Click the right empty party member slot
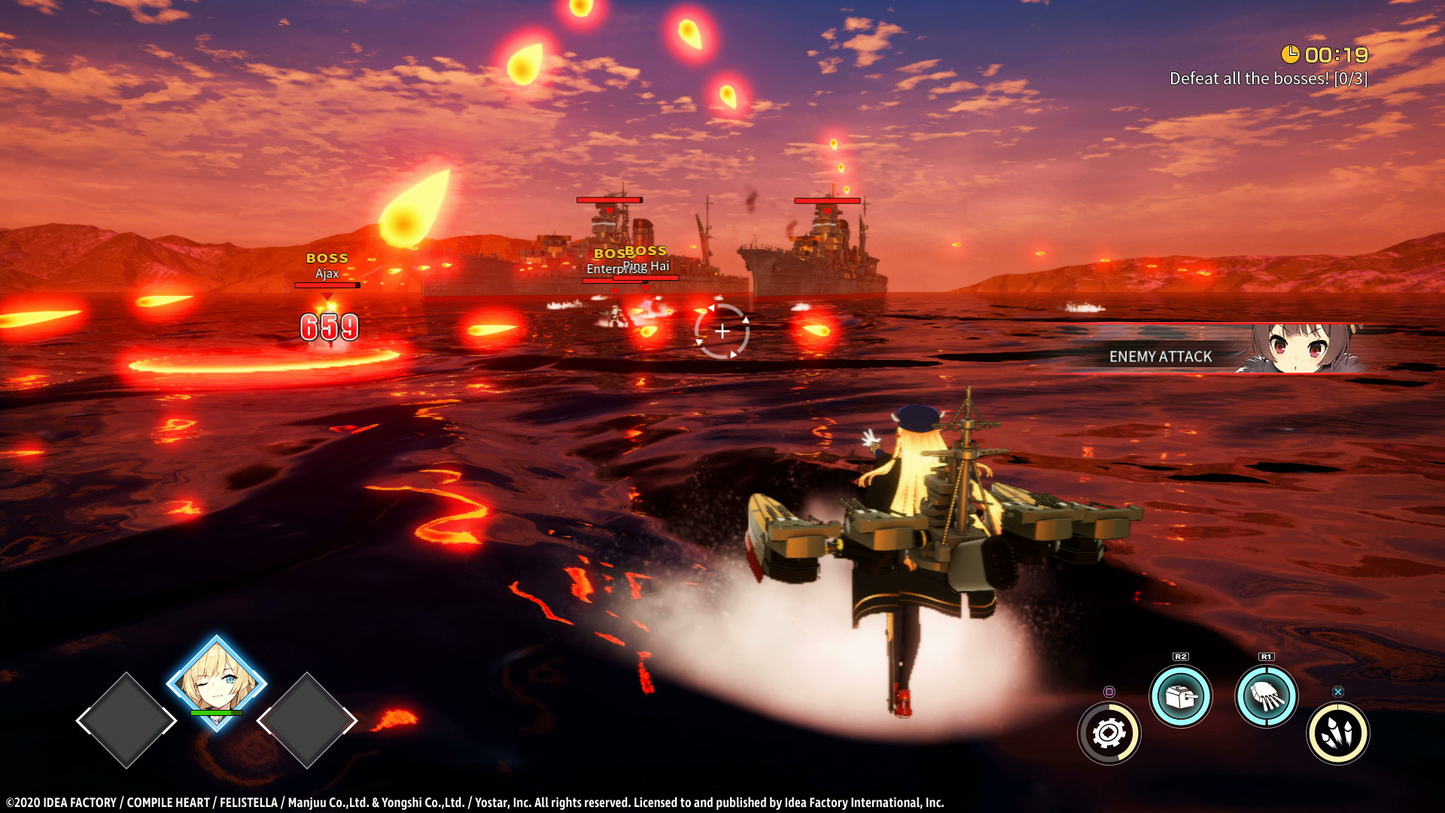This screenshot has width=1445, height=813. coord(307,719)
